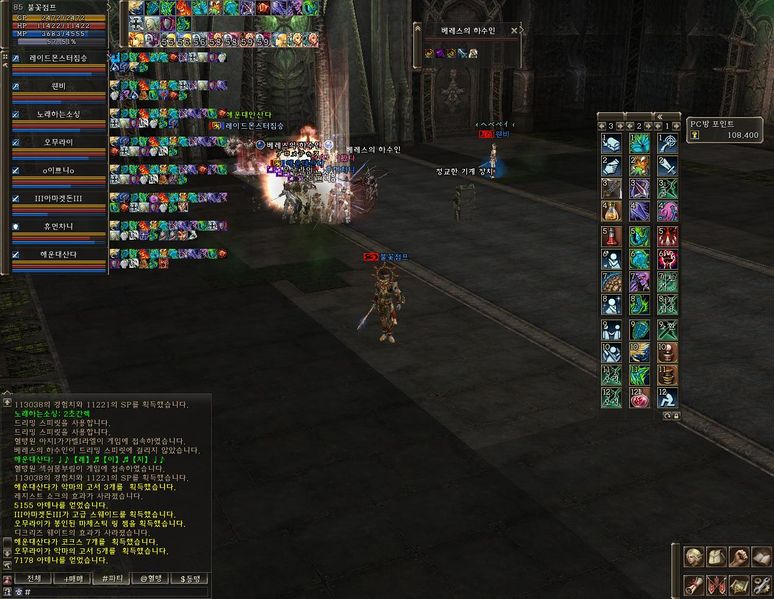774x599 pixels.
Task: Use the red potion in shortcut slot 5
Action: coord(611,237)
